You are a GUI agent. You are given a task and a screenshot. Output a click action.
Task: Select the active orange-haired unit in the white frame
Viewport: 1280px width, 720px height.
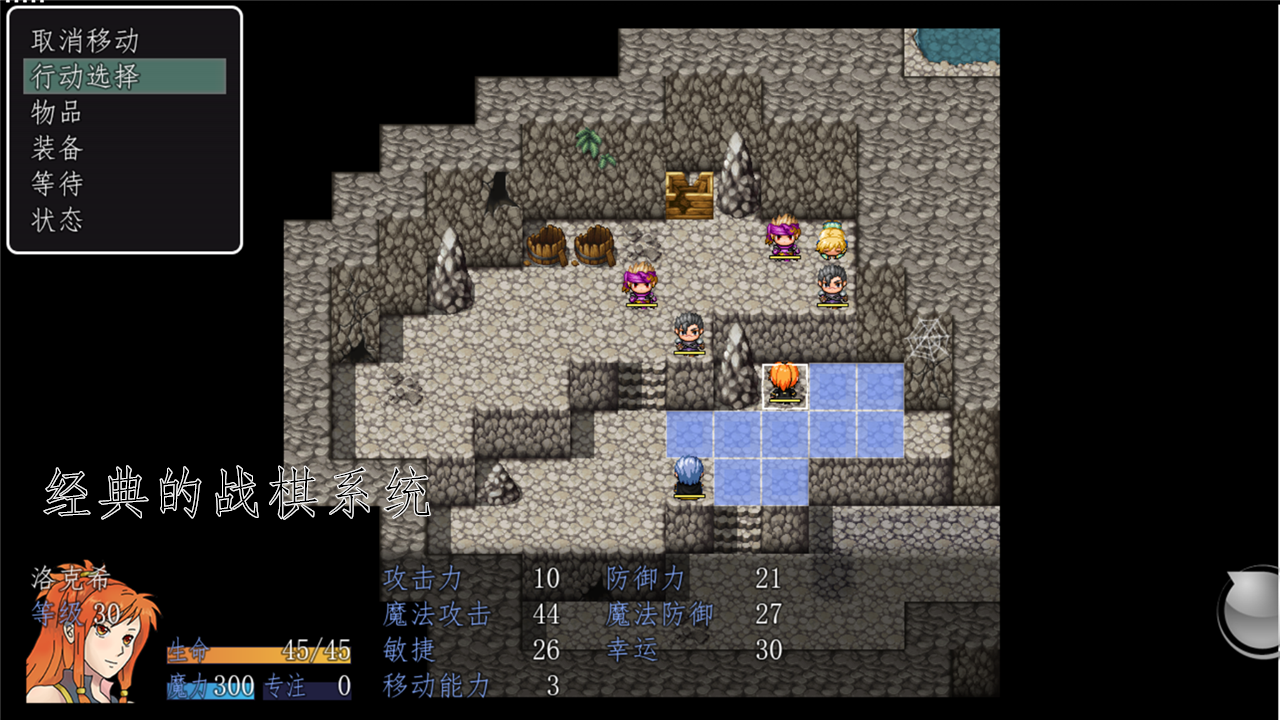[786, 385]
